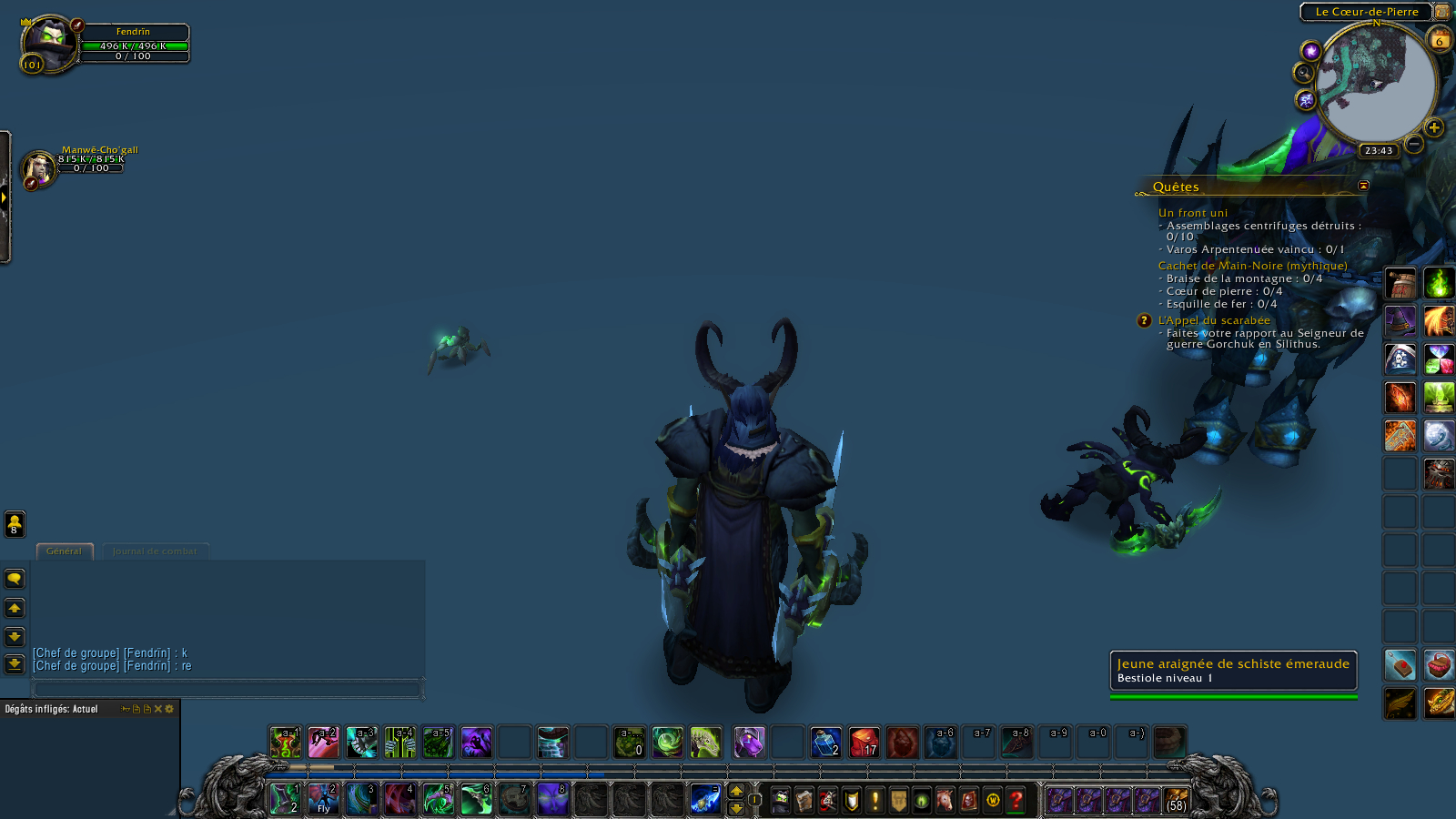Open the calendar showing day 6
This screenshot has width=1456, height=819.
1440,40
